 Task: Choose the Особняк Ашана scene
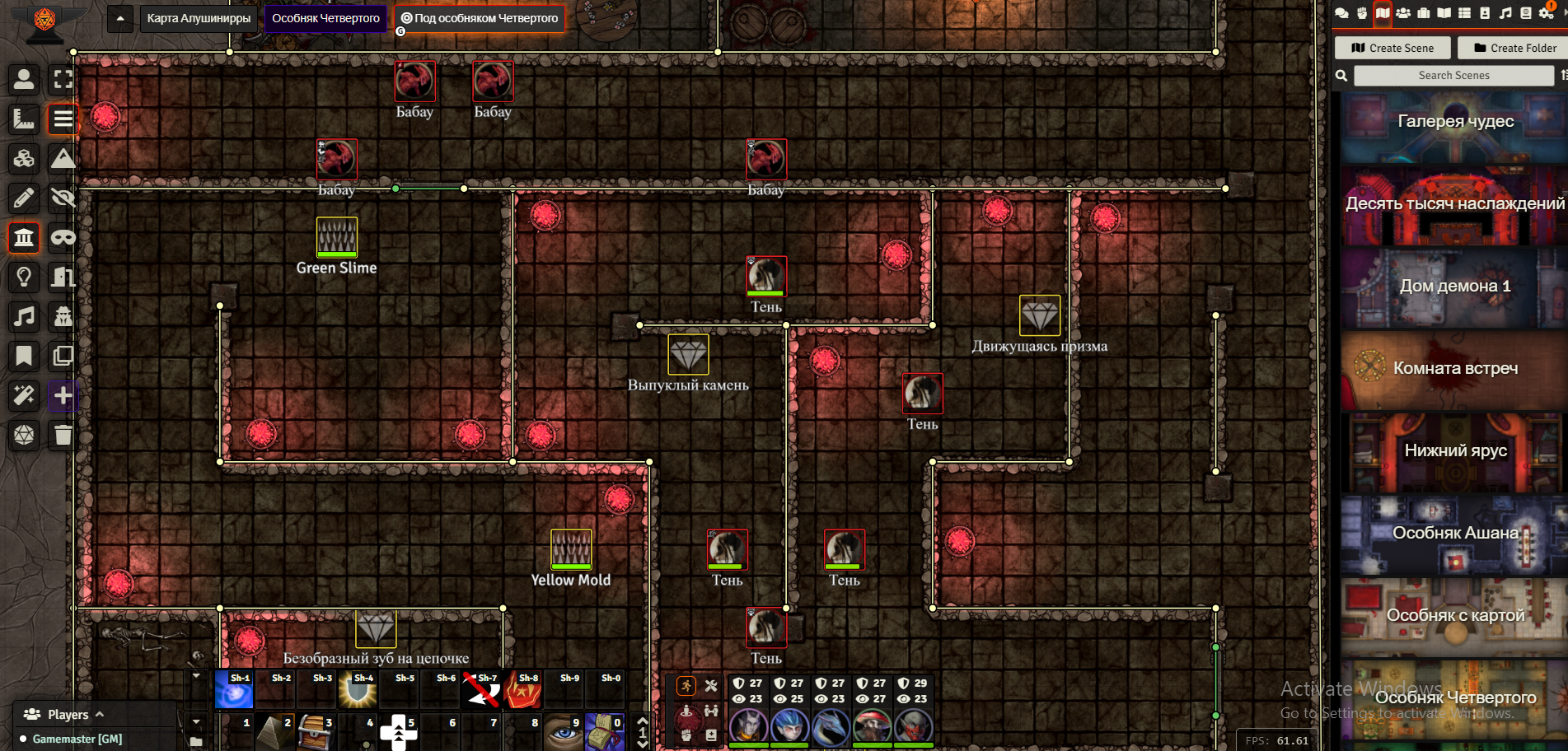coord(1455,534)
